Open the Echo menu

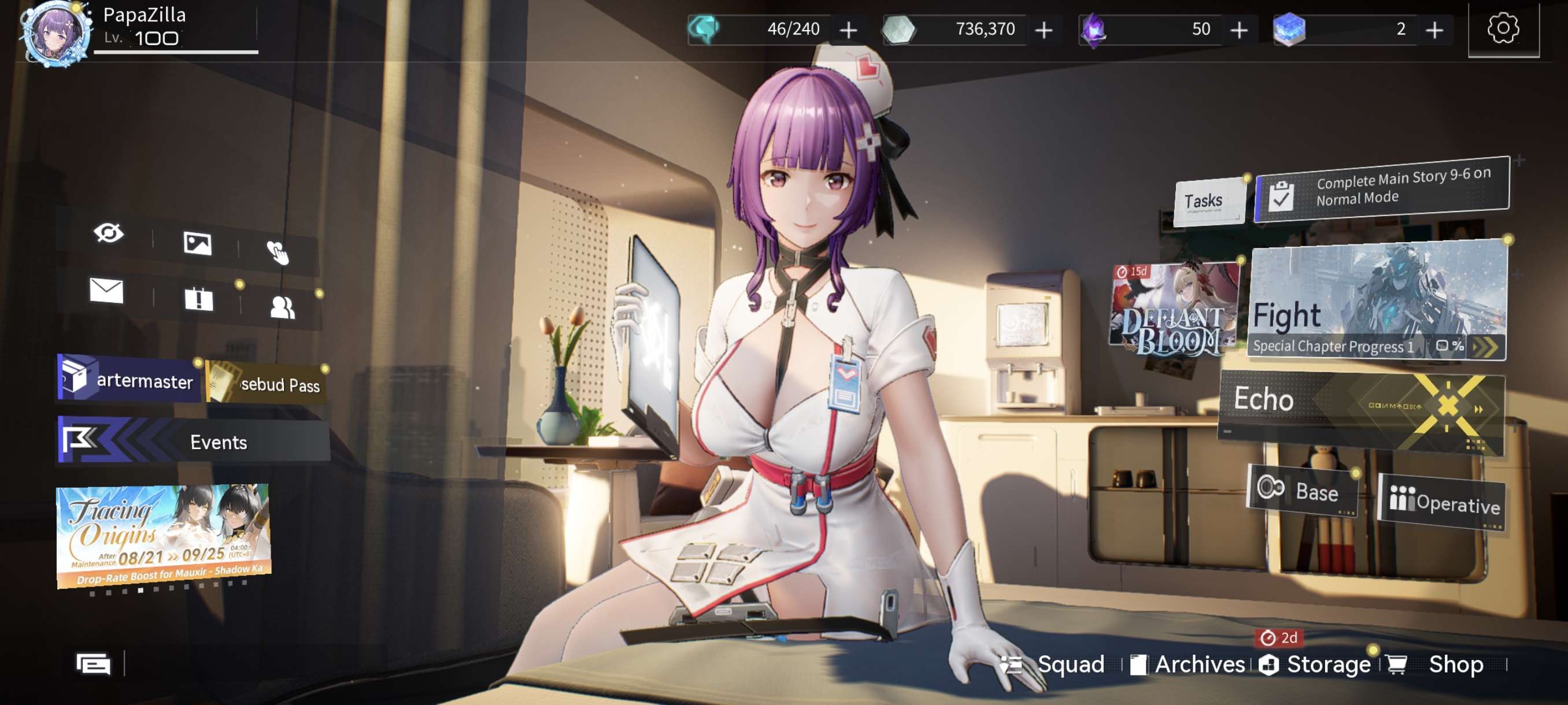coord(1361,409)
